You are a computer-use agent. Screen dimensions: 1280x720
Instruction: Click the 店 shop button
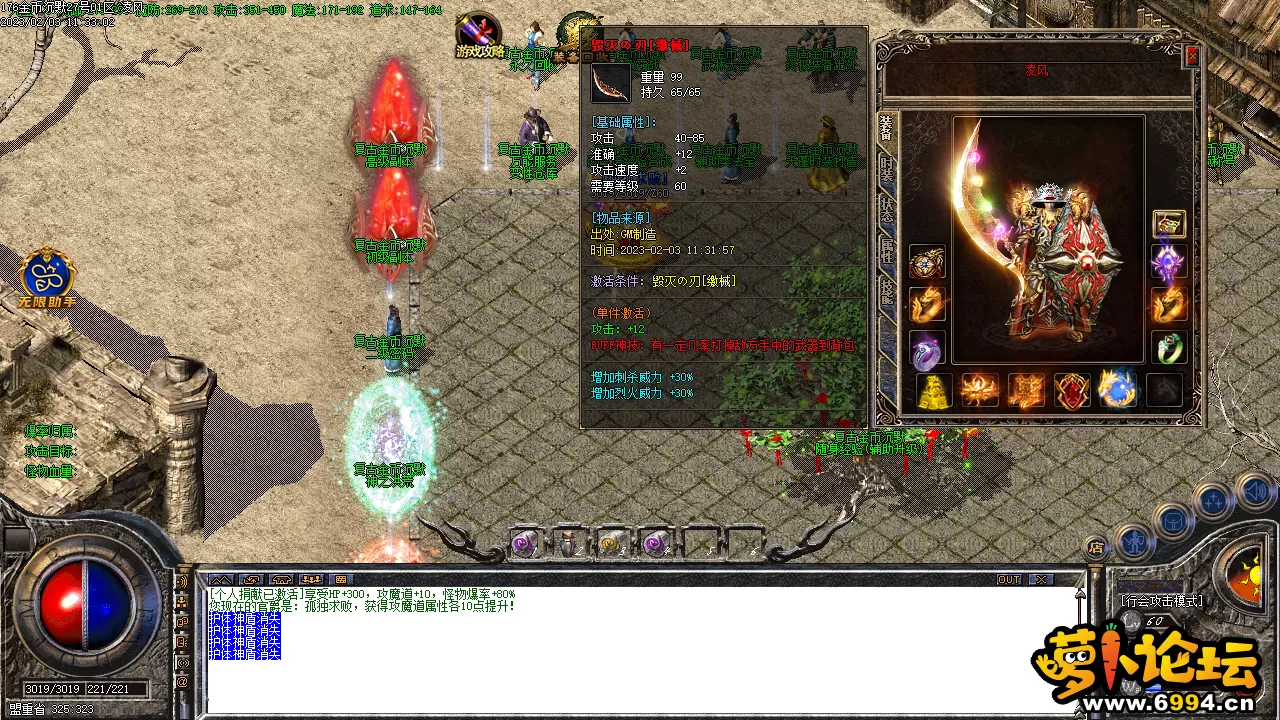coord(1096,547)
